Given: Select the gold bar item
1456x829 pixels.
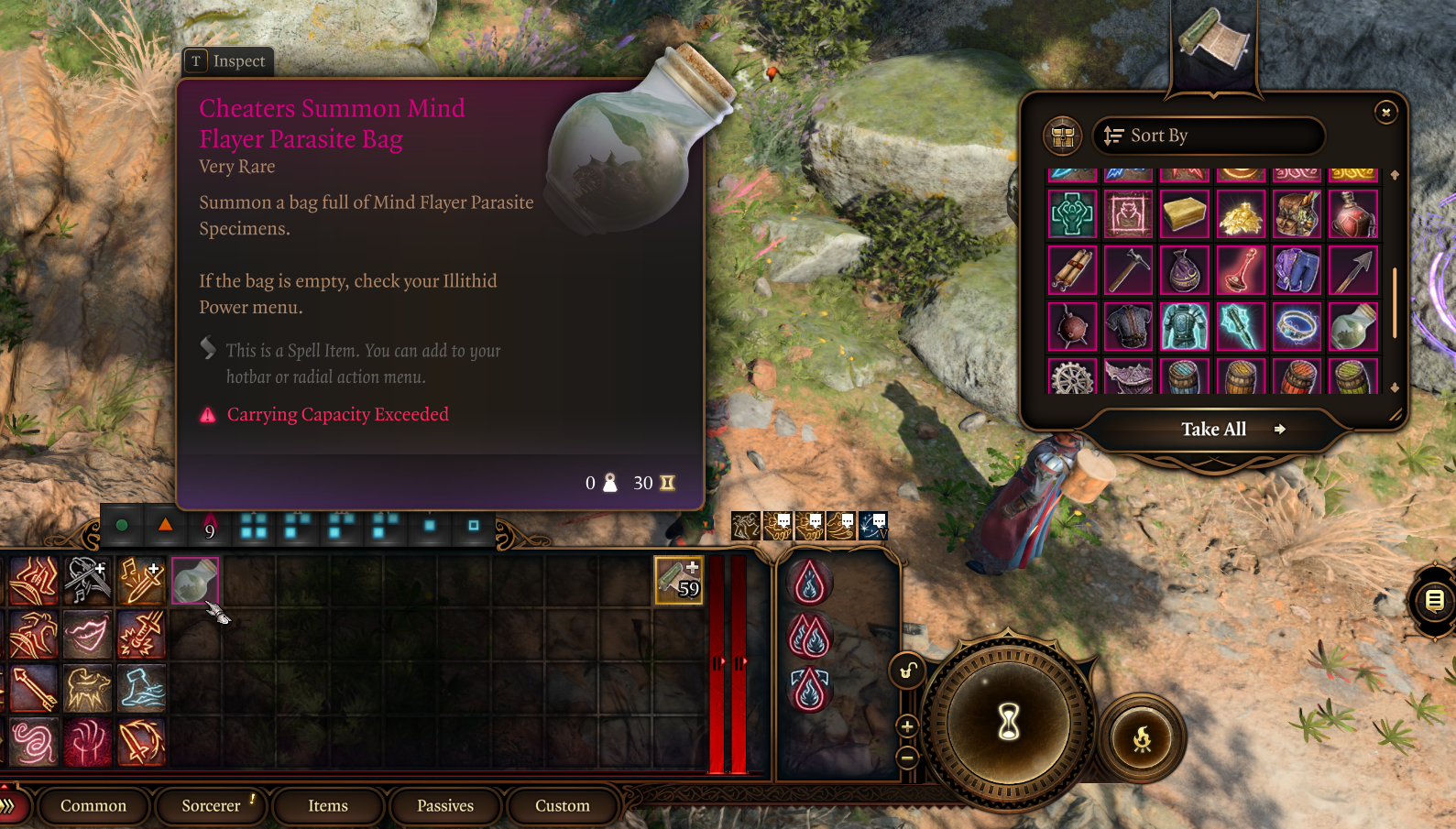Looking at the screenshot, I should tap(1185, 214).
